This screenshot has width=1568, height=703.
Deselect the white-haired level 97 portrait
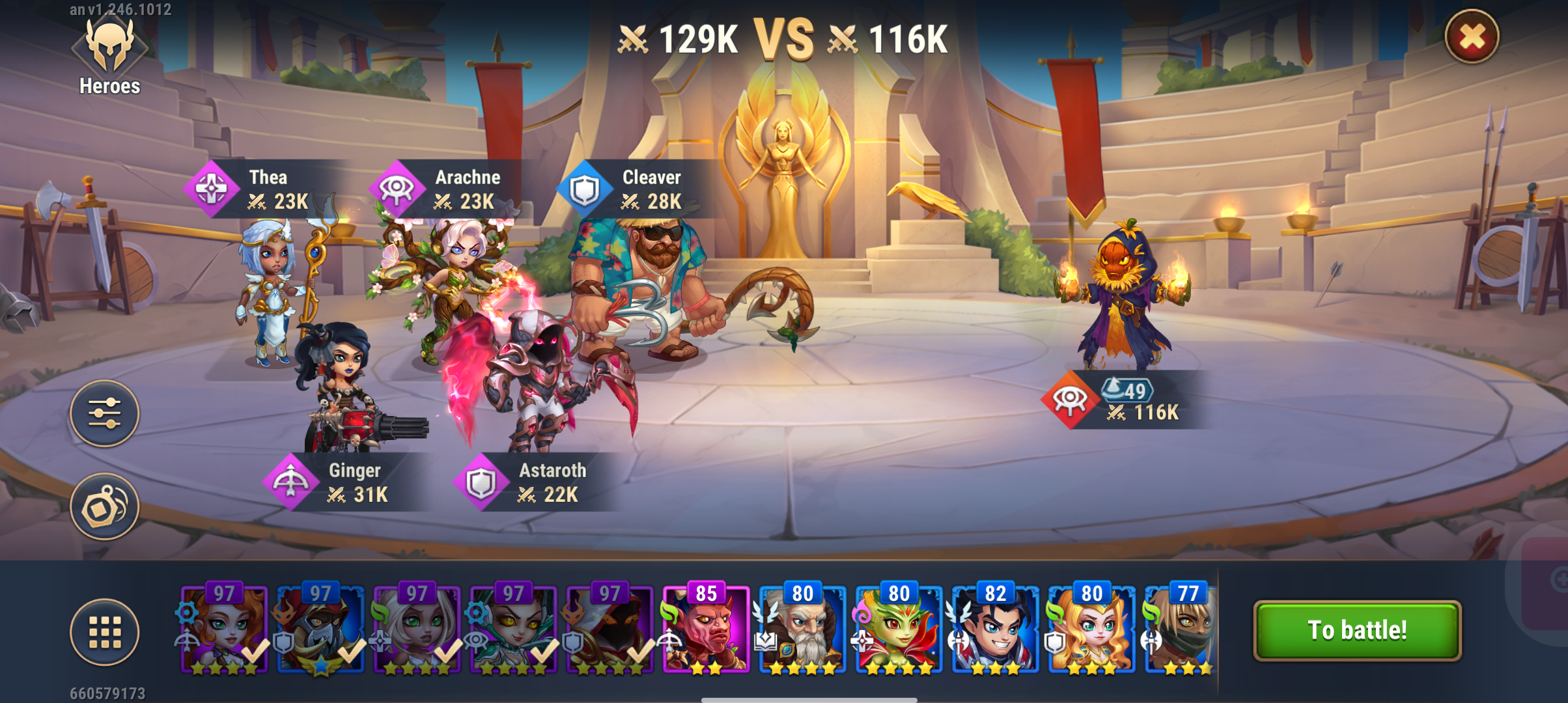(417, 629)
